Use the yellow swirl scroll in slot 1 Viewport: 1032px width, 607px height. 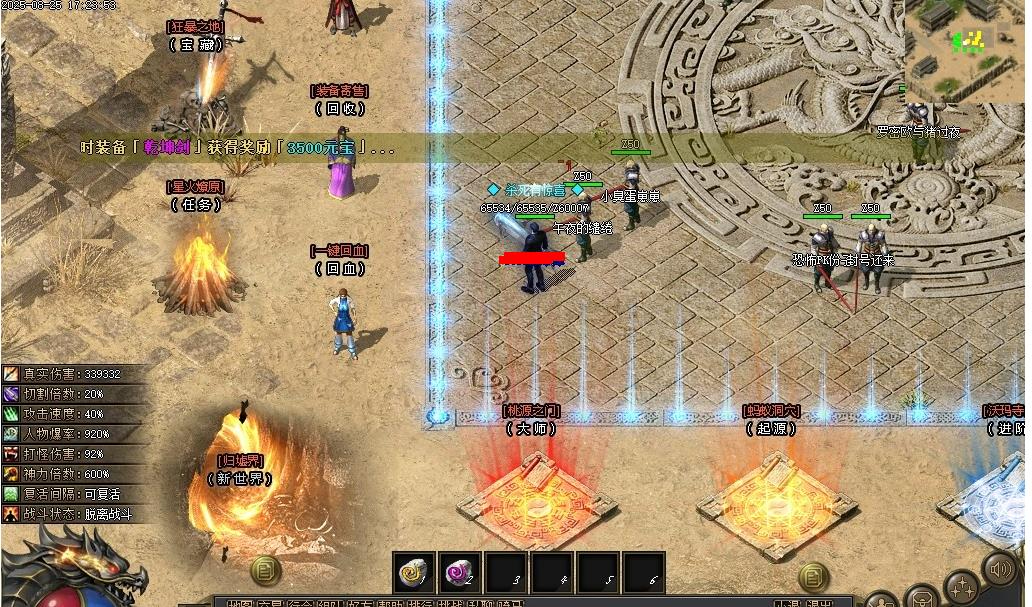413,572
